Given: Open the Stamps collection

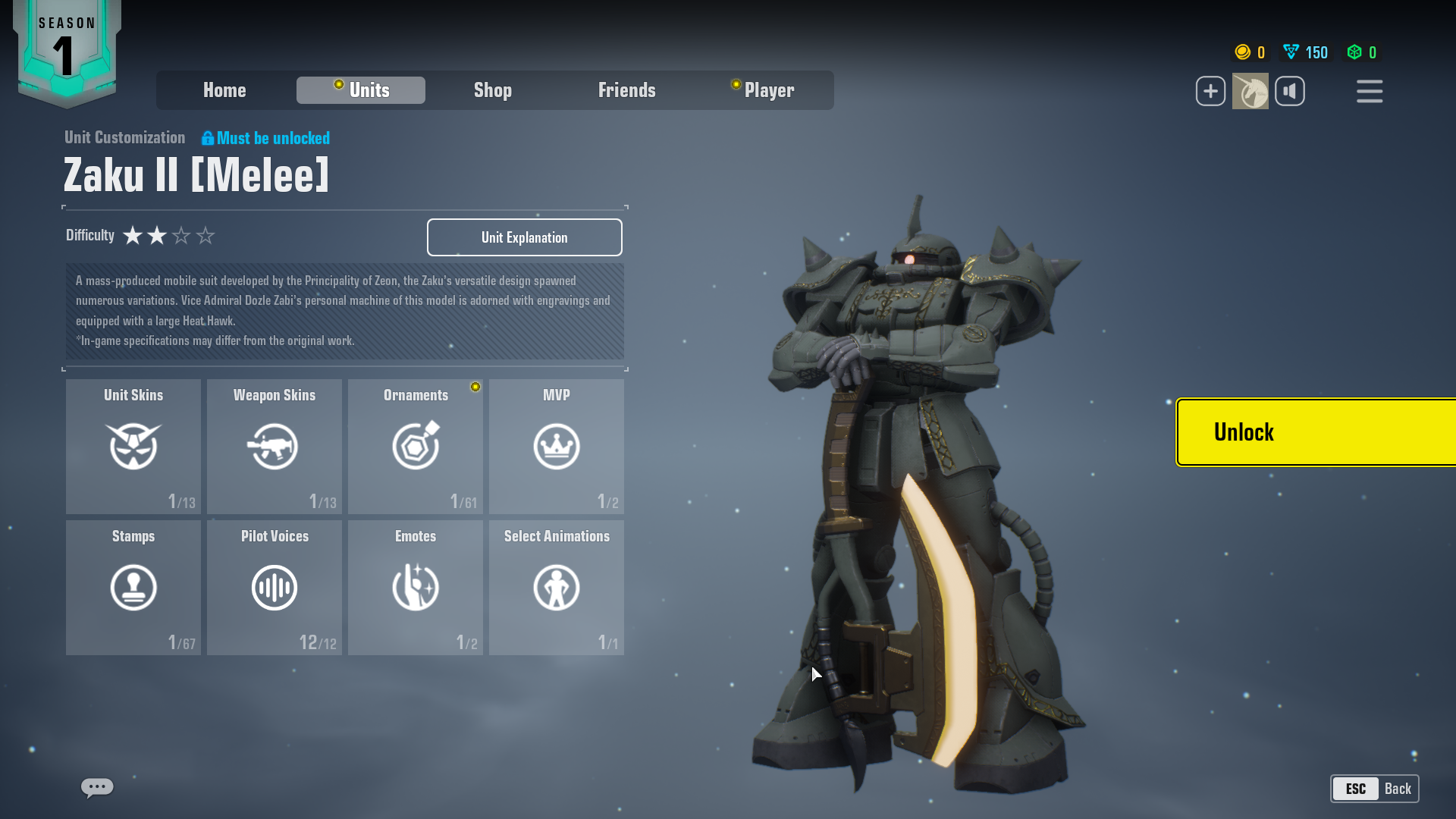Looking at the screenshot, I should (x=133, y=587).
